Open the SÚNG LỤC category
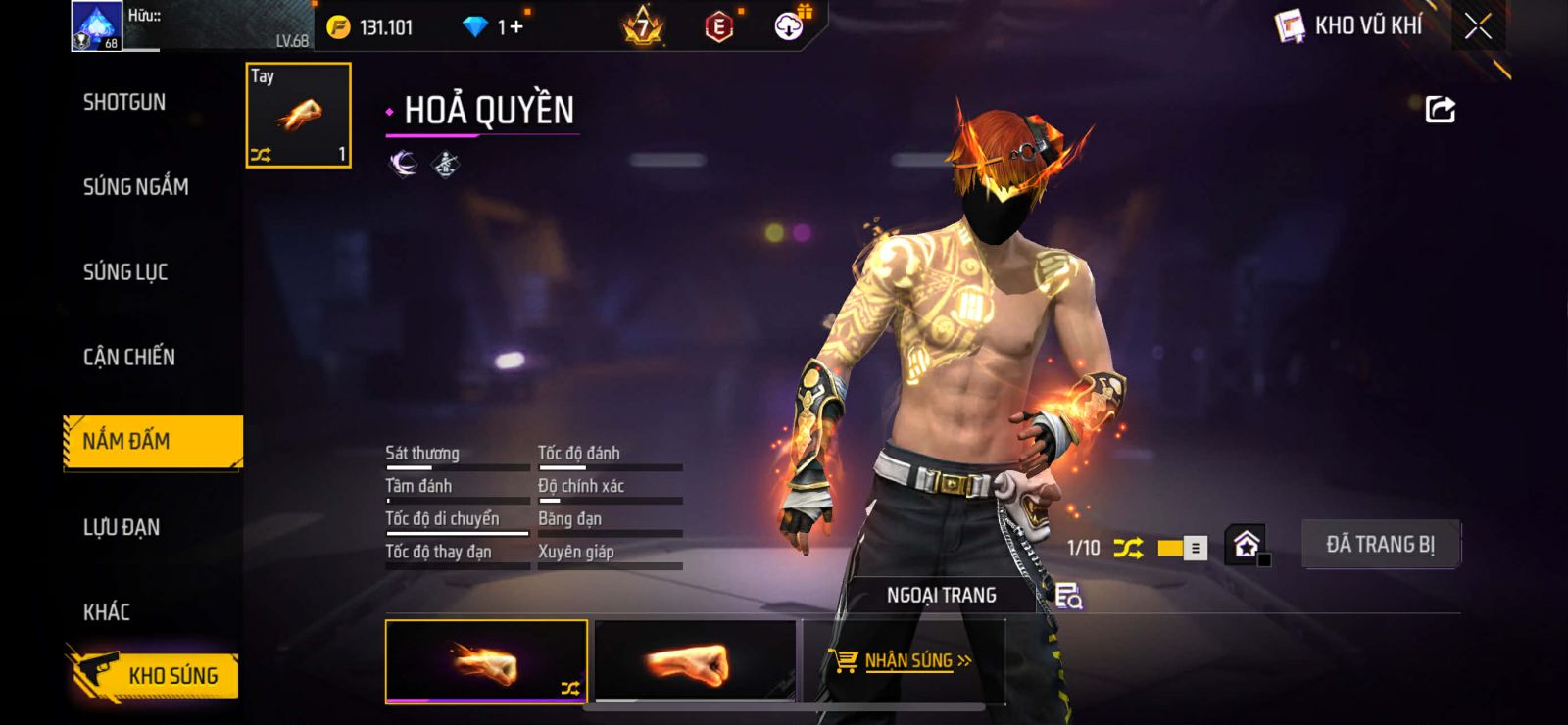This screenshot has height=725, width=1568. (125, 271)
